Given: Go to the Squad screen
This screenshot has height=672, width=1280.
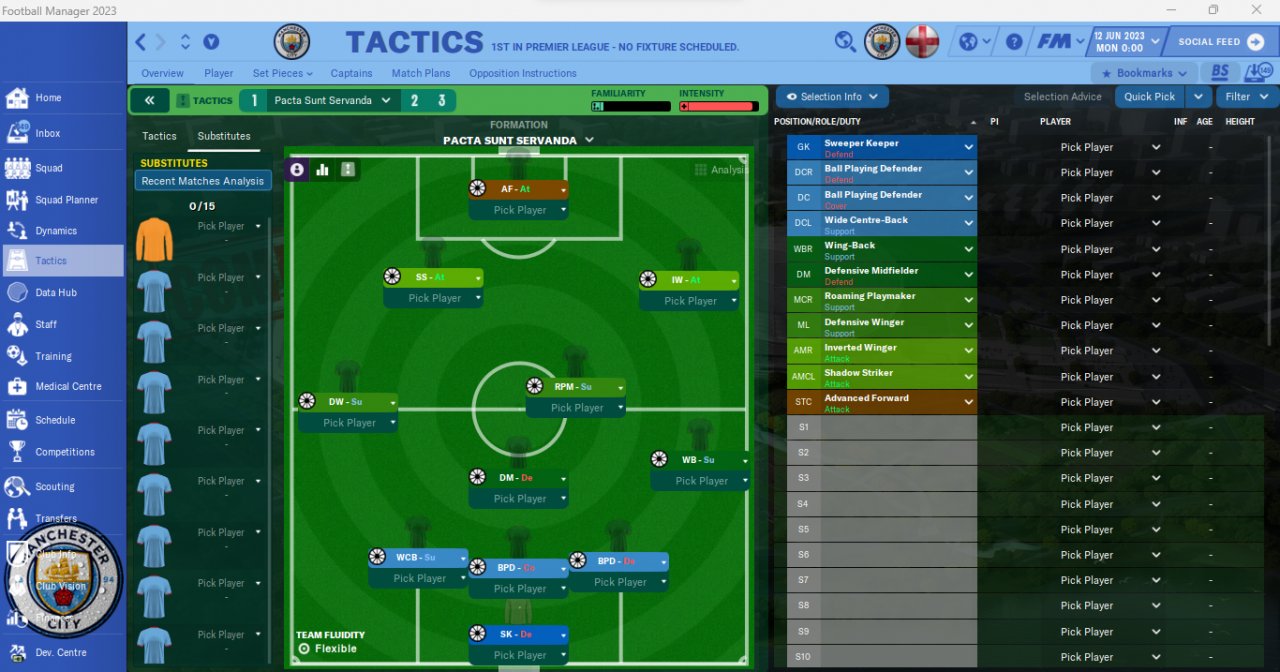Looking at the screenshot, I should click(48, 168).
